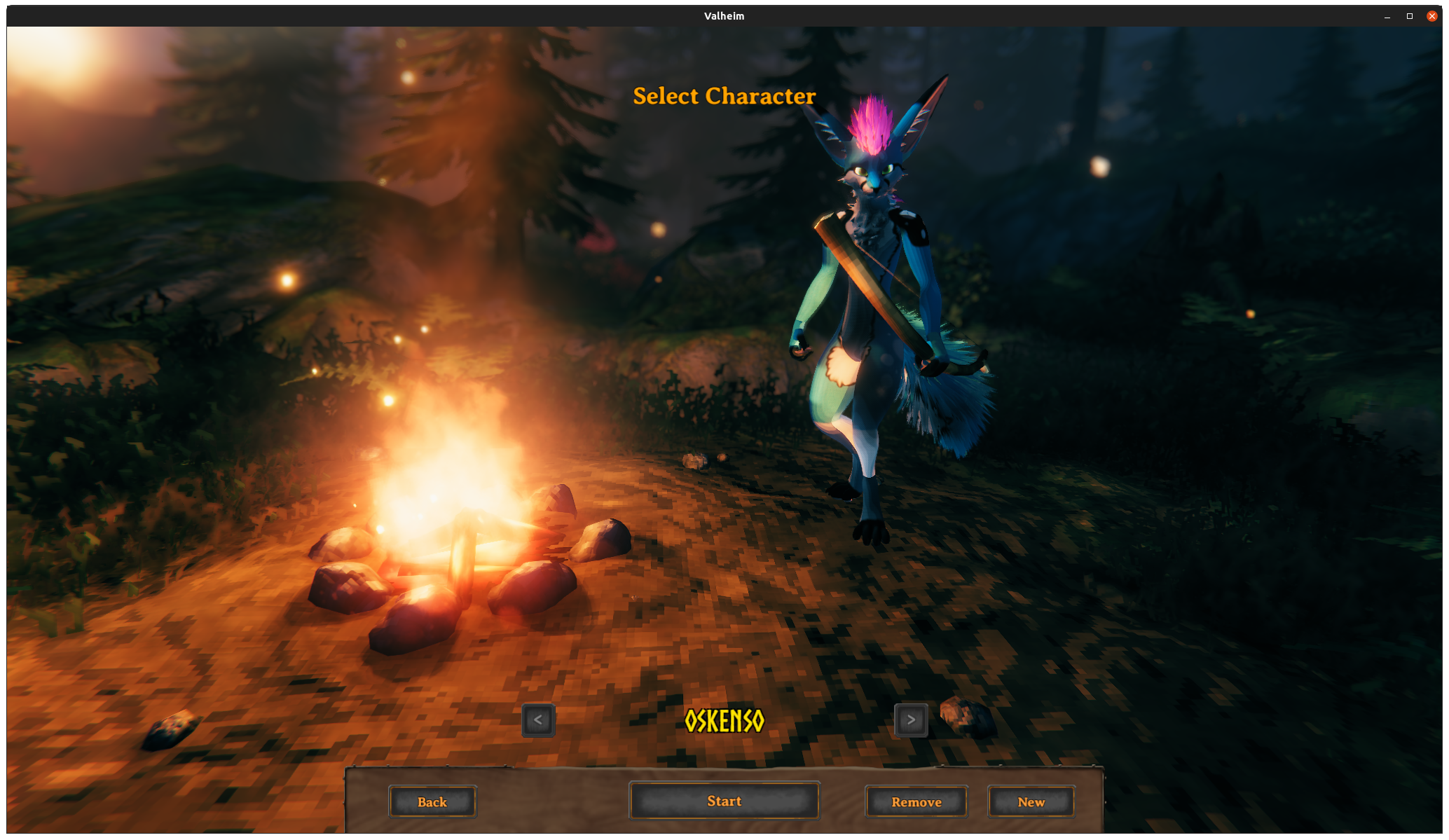
Task: Show the previous character with left arrow
Action: (x=538, y=719)
